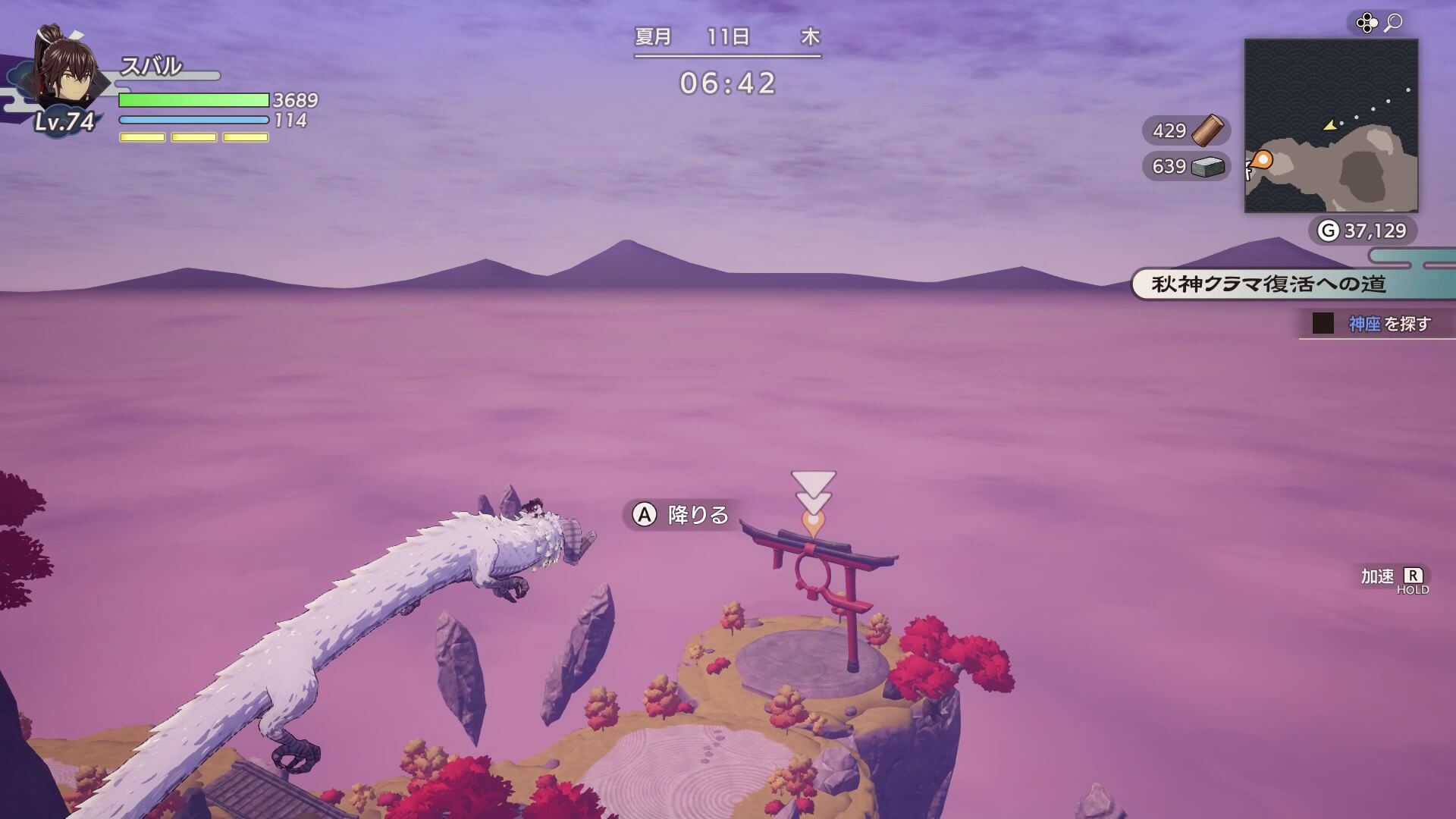Click the G gold currency icon
The width and height of the screenshot is (1456, 819).
tap(1327, 228)
